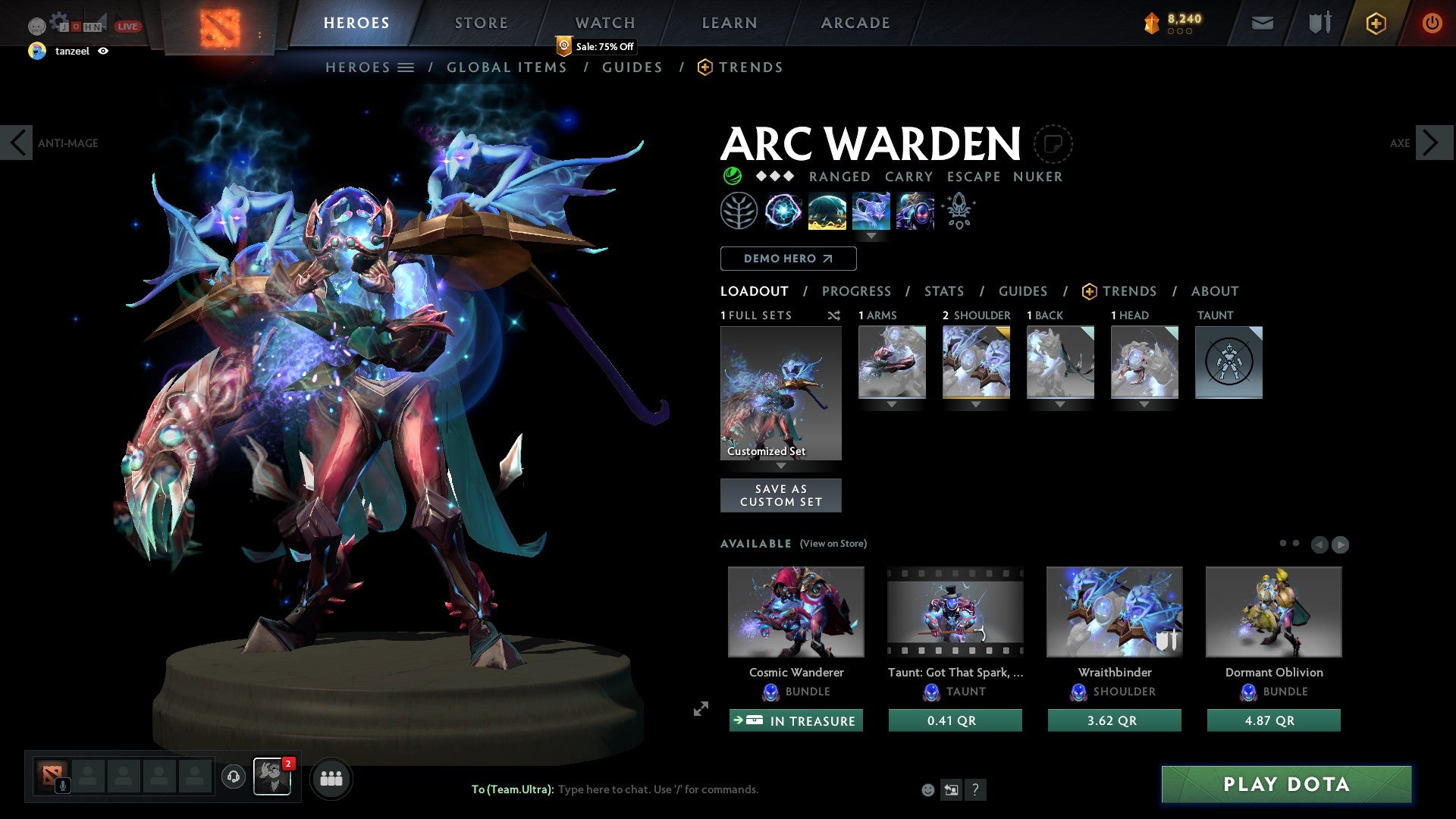
Task: Select the Magnetic Field ability icon
Action: point(827,211)
